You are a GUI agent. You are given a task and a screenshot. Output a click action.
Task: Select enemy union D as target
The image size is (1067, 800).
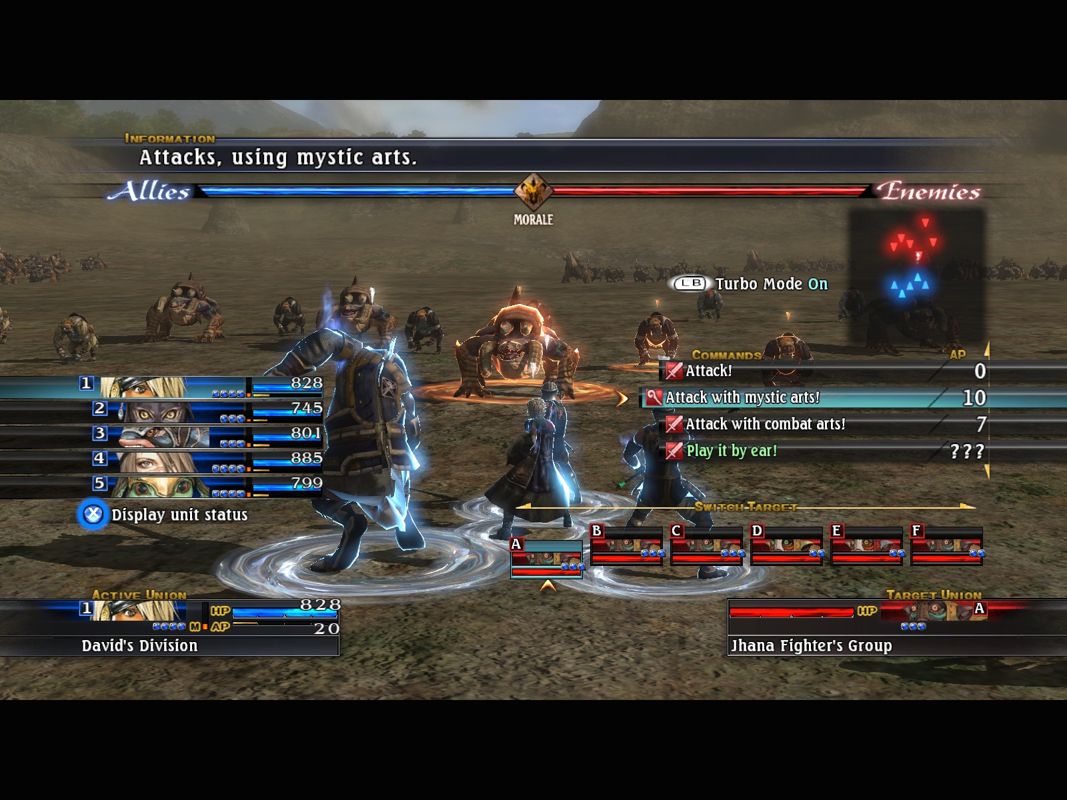[x=786, y=546]
